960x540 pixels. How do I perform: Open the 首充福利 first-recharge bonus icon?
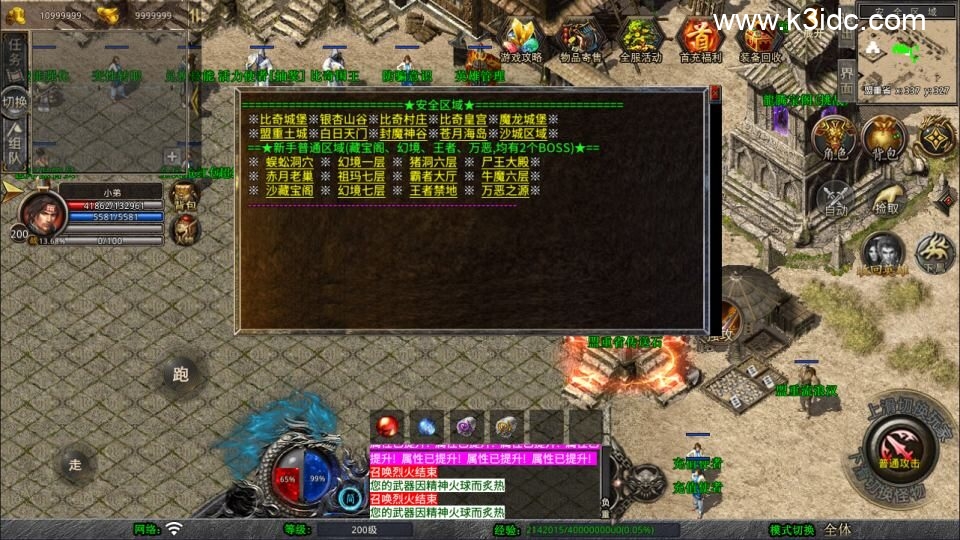click(x=700, y=40)
